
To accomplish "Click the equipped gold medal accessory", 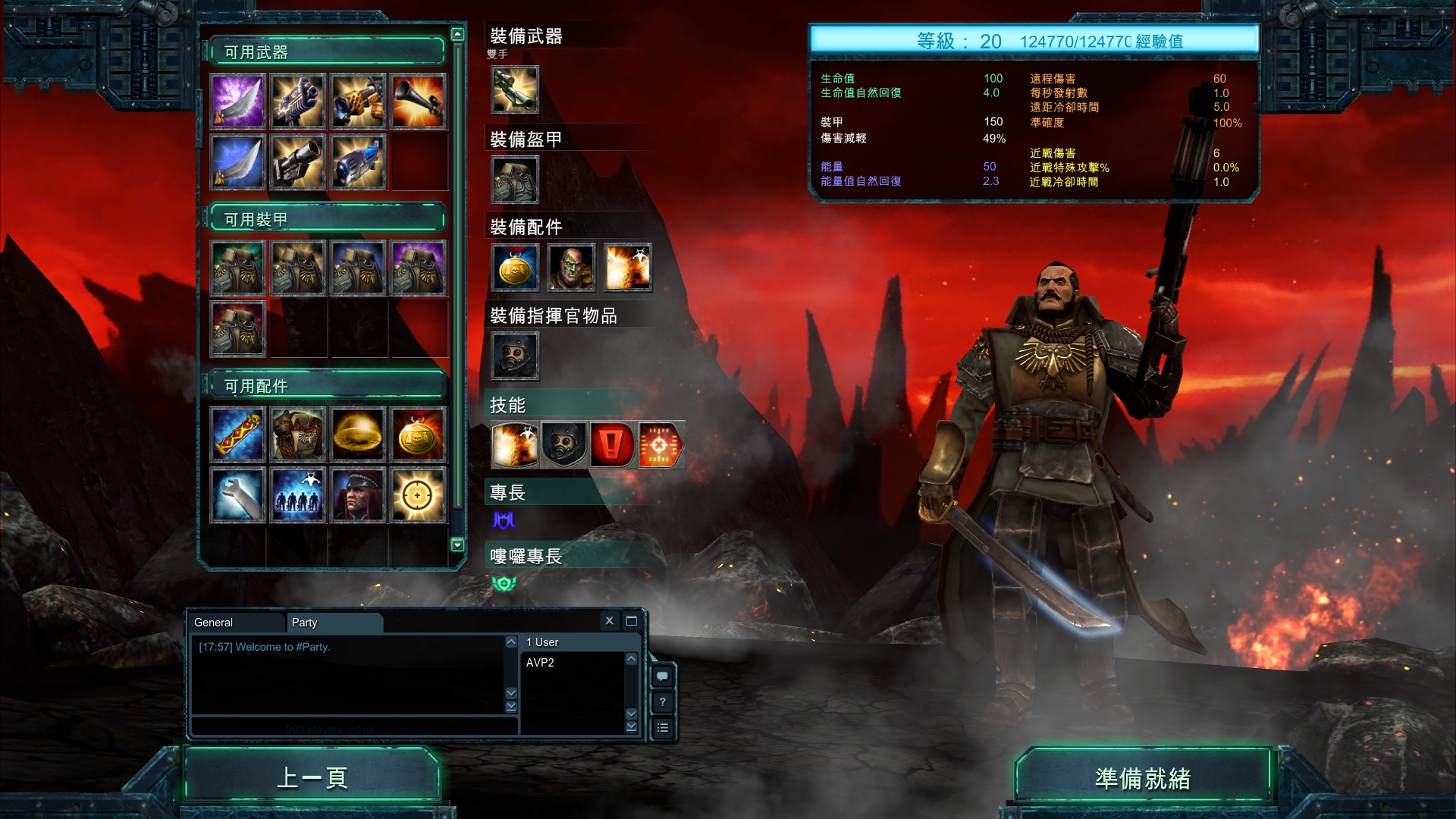I will 515,268.
